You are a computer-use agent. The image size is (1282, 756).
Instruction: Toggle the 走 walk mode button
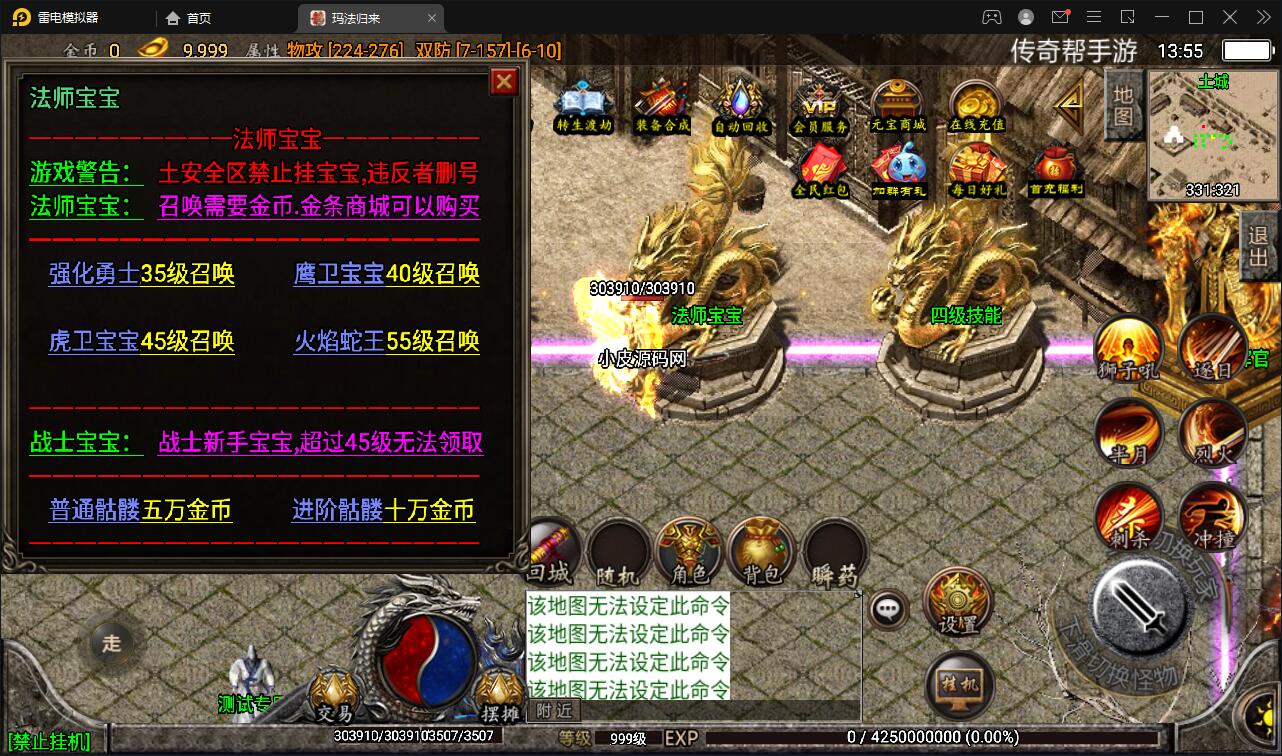tap(113, 644)
